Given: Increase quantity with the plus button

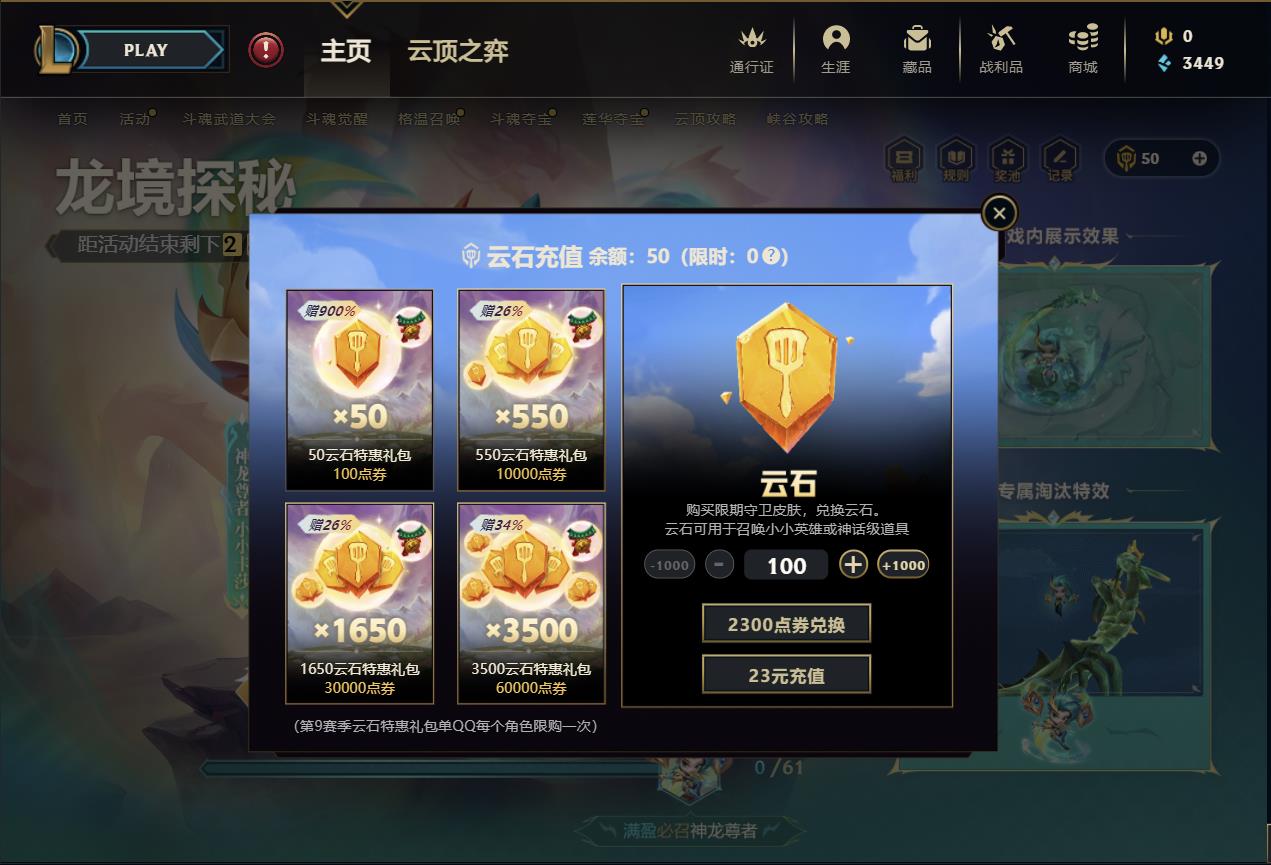Looking at the screenshot, I should [x=852, y=565].
